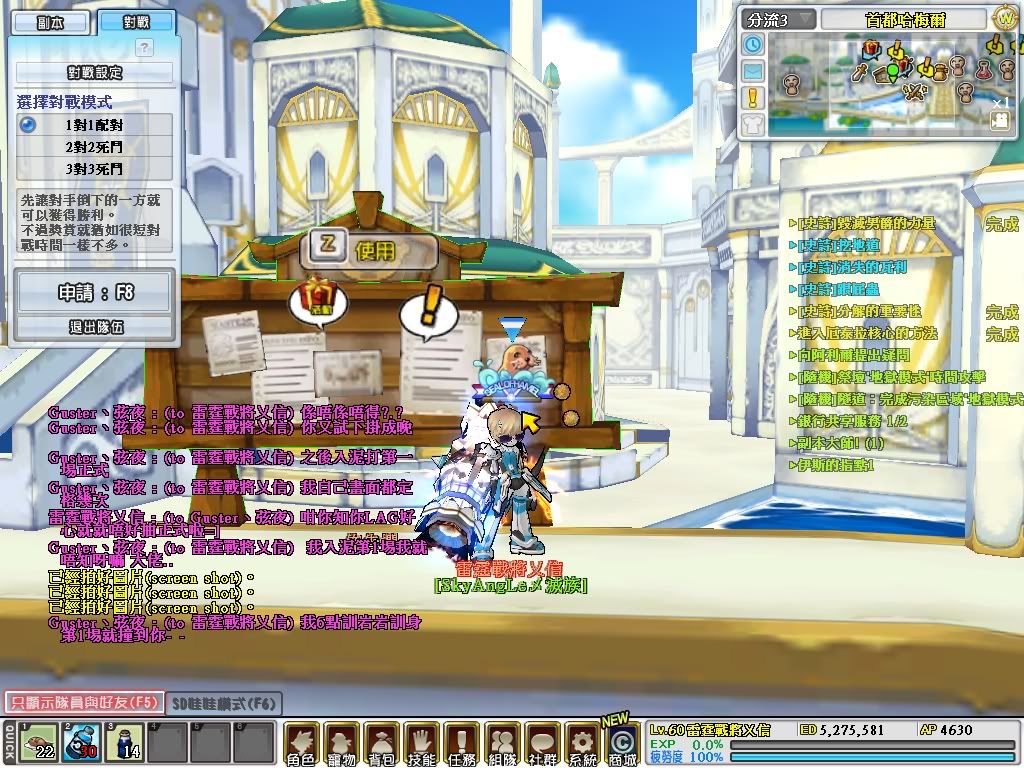Image resolution: width=1024 pixels, height=768 pixels.
Task: Open the world map compass button
Action: pos(1005,18)
